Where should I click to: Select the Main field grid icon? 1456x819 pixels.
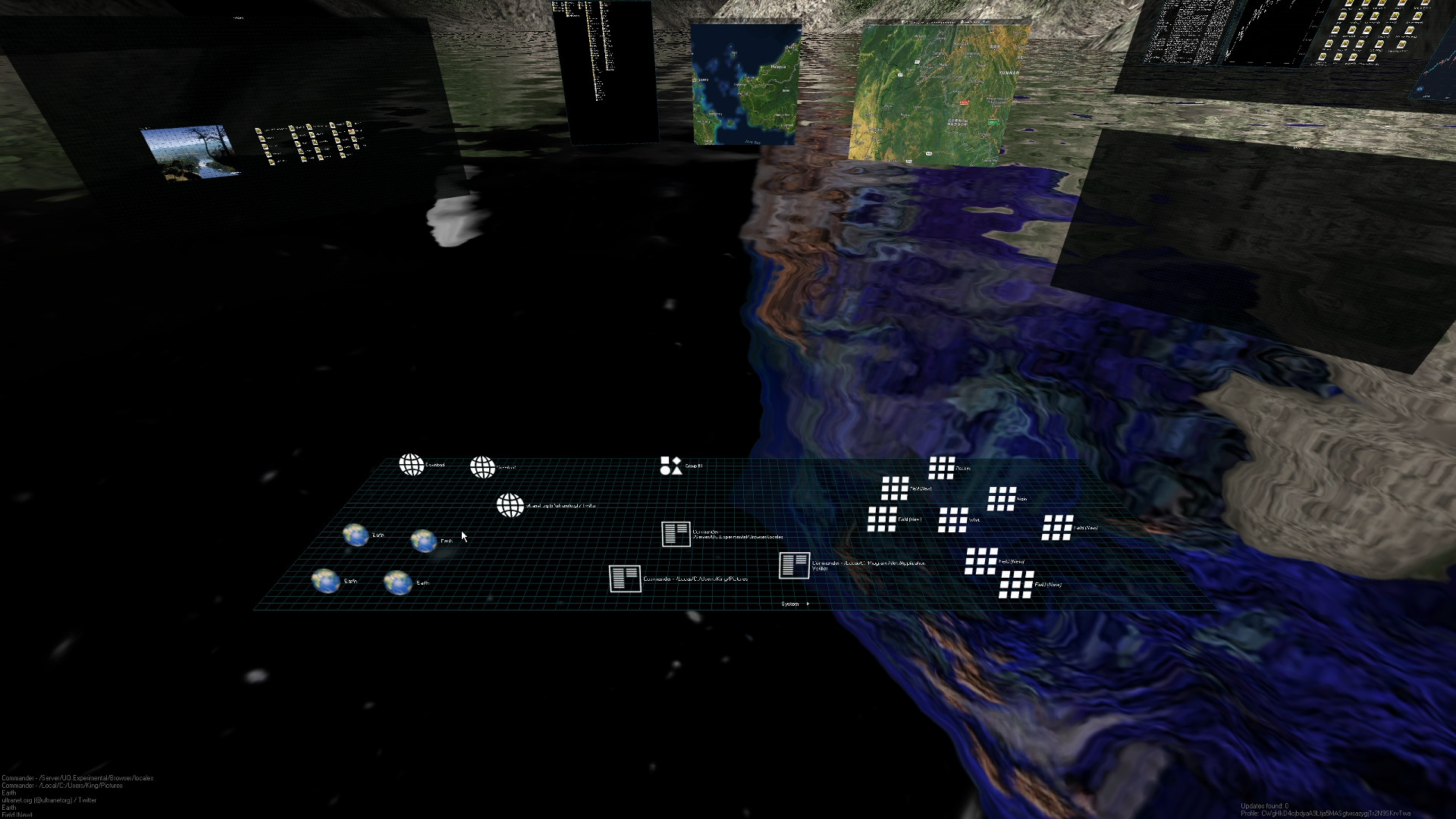pyautogui.click(x=1002, y=499)
